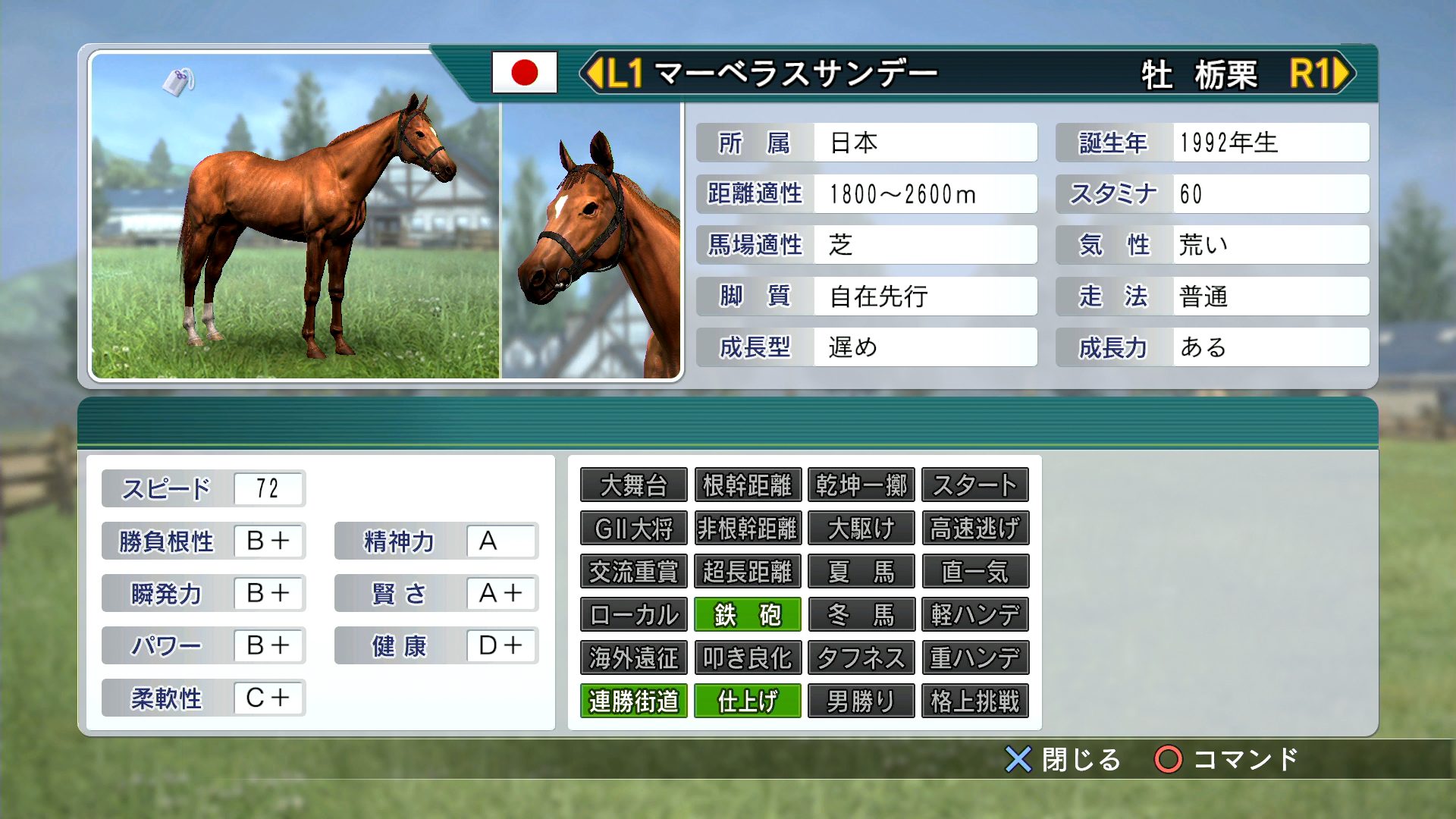Select the 格上挑戦 trait tile
1456x819 pixels.
pyautogui.click(x=974, y=701)
